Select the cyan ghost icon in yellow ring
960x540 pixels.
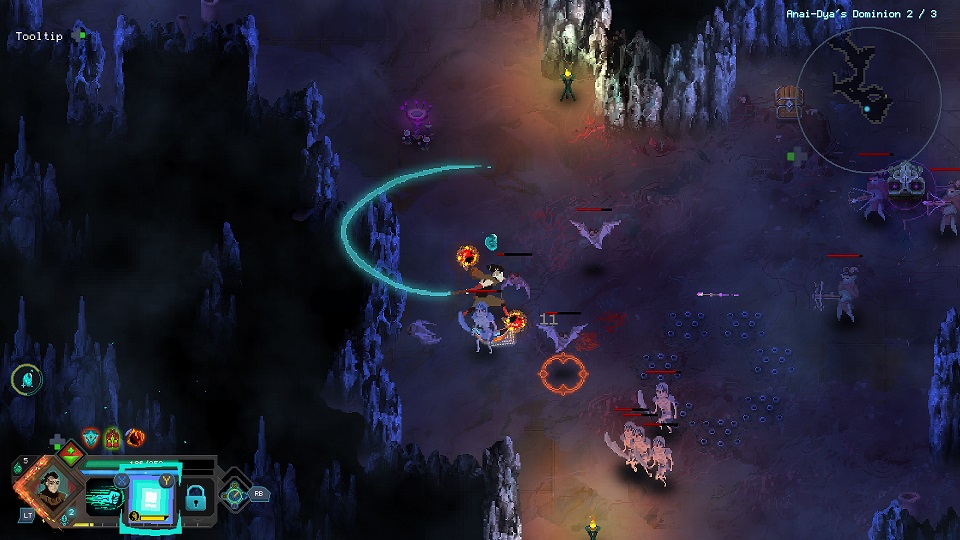26,379
